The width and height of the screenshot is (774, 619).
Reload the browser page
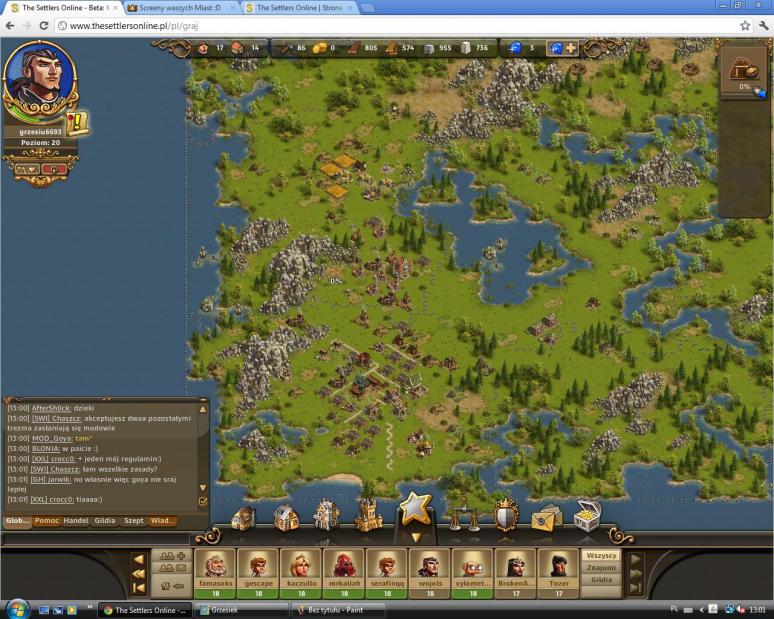point(44,25)
